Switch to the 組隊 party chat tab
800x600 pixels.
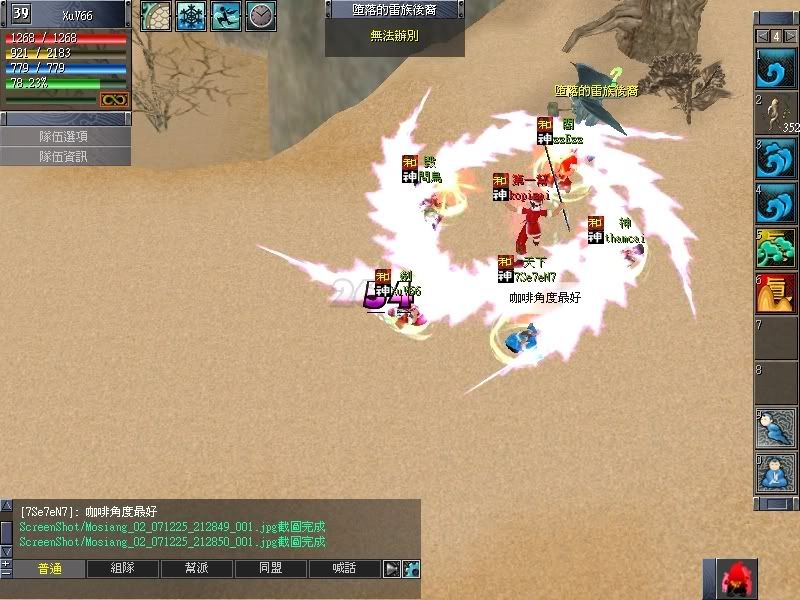pos(123,569)
